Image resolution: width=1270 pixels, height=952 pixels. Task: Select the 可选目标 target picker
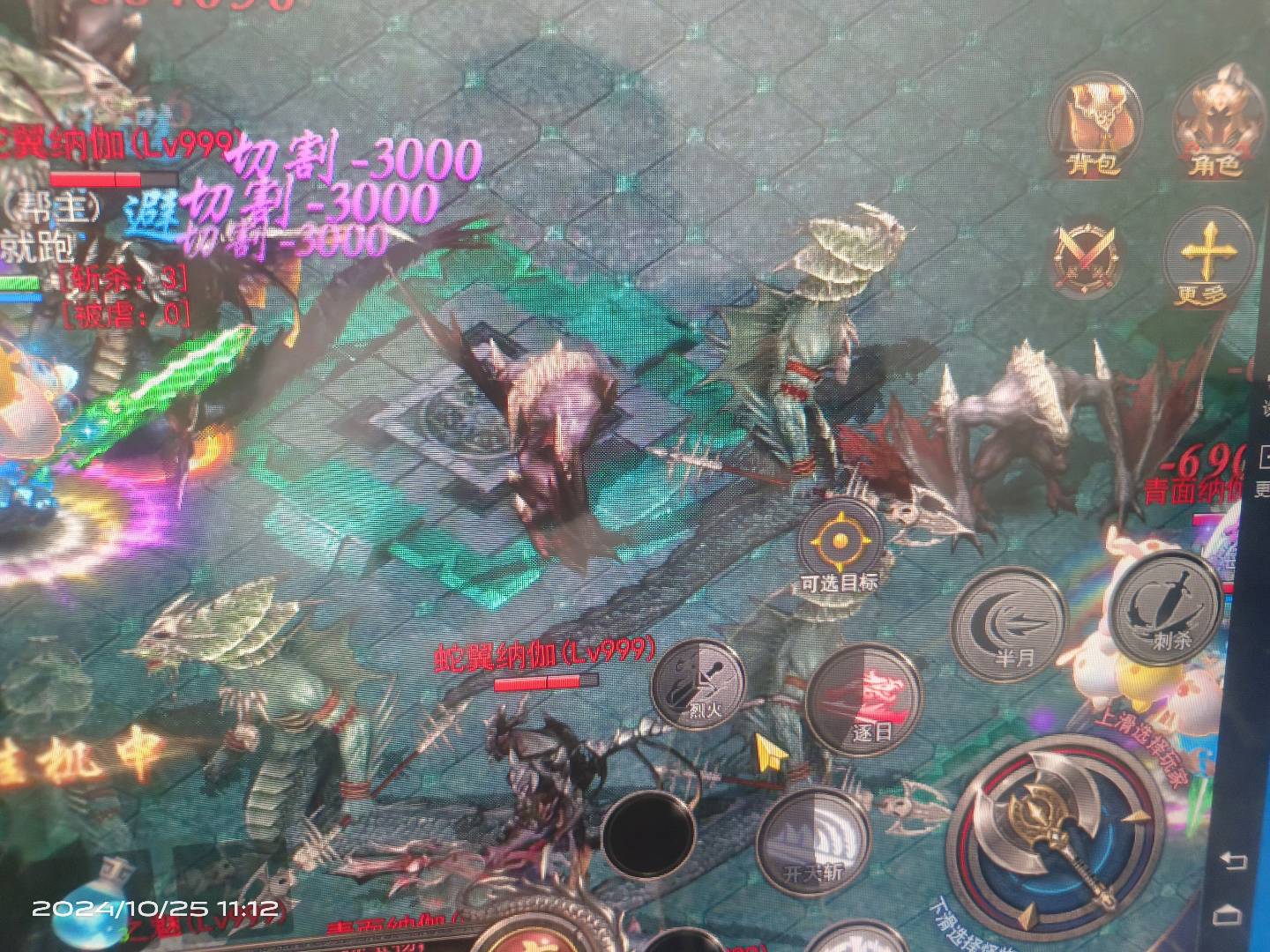click(839, 543)
